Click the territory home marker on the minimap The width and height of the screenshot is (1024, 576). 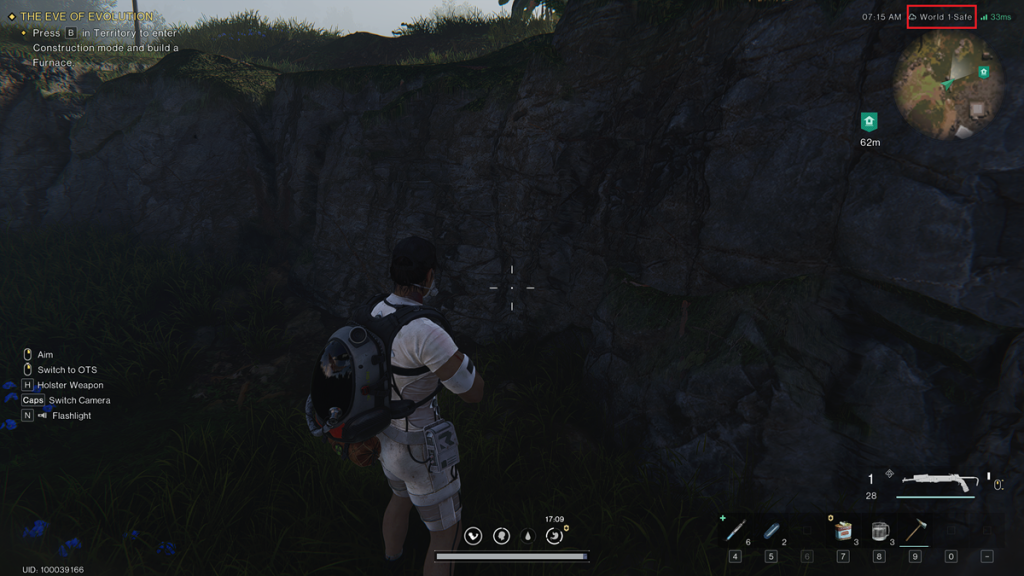point(984,72)
